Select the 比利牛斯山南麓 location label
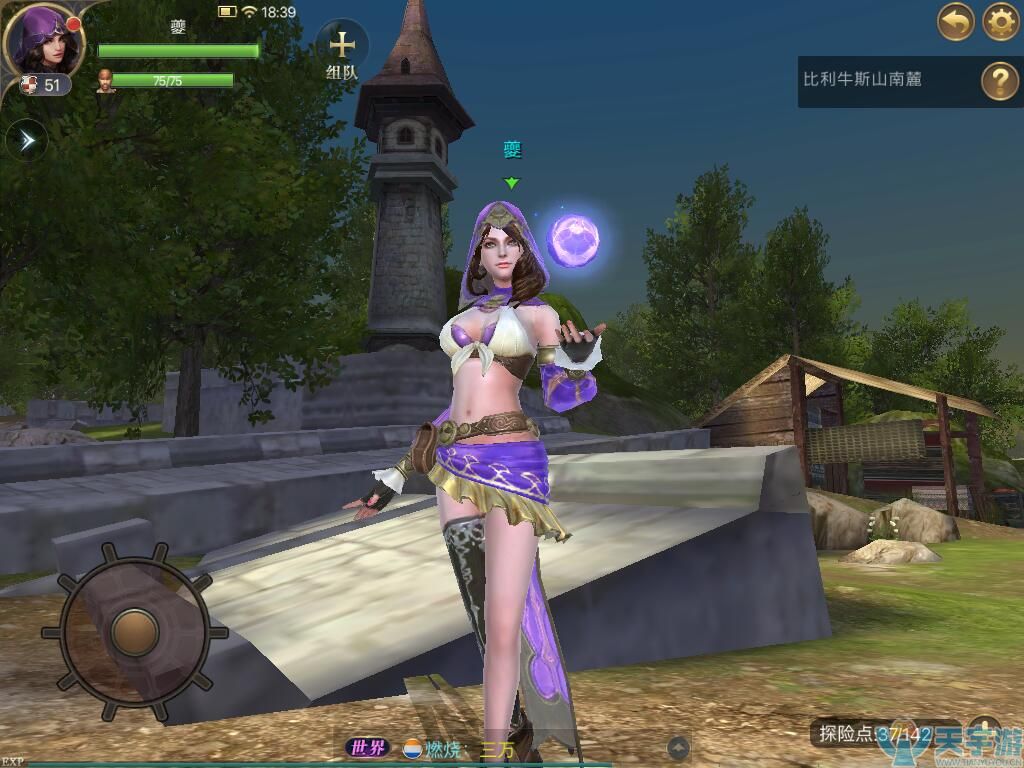Viewport: 1024px width, 768px height. 862,79
